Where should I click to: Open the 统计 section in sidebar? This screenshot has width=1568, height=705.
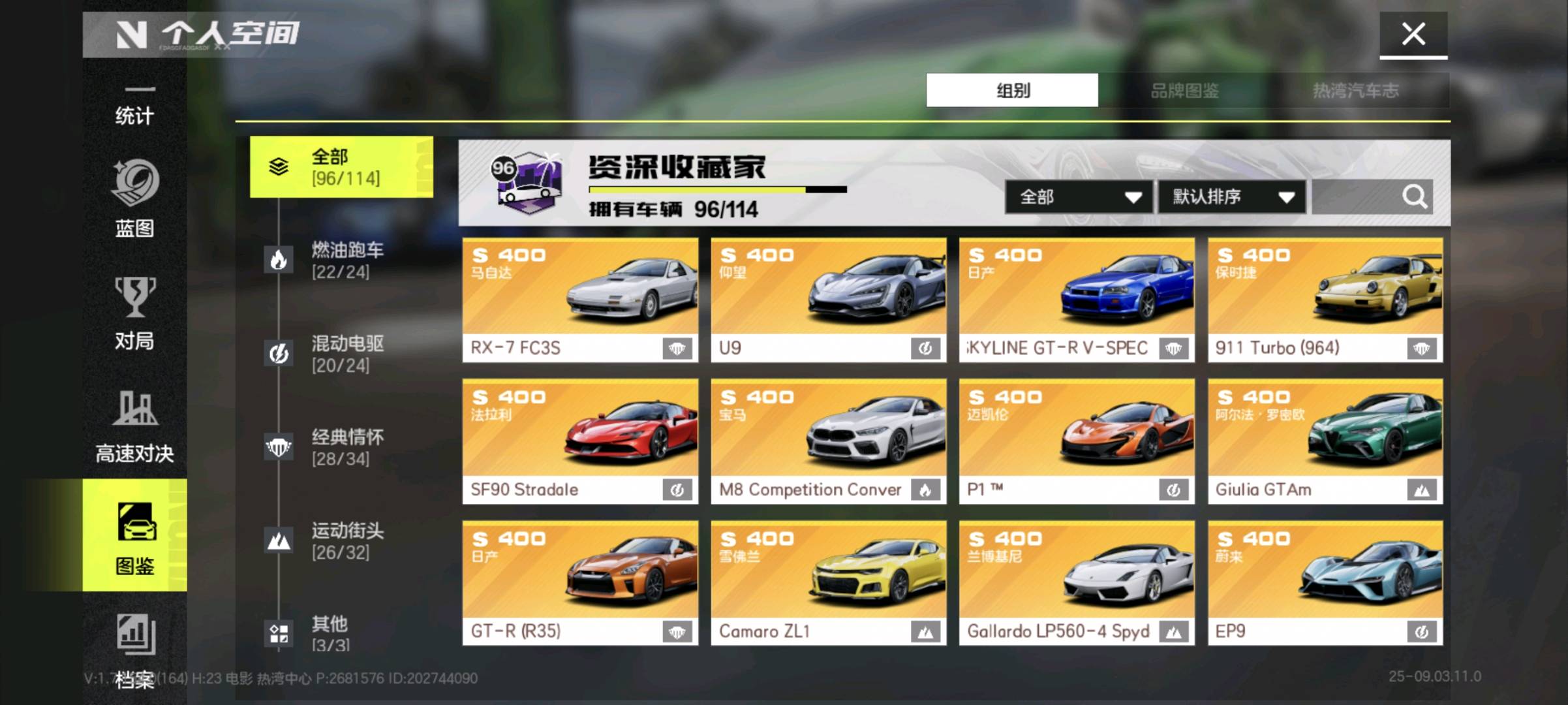134,108
